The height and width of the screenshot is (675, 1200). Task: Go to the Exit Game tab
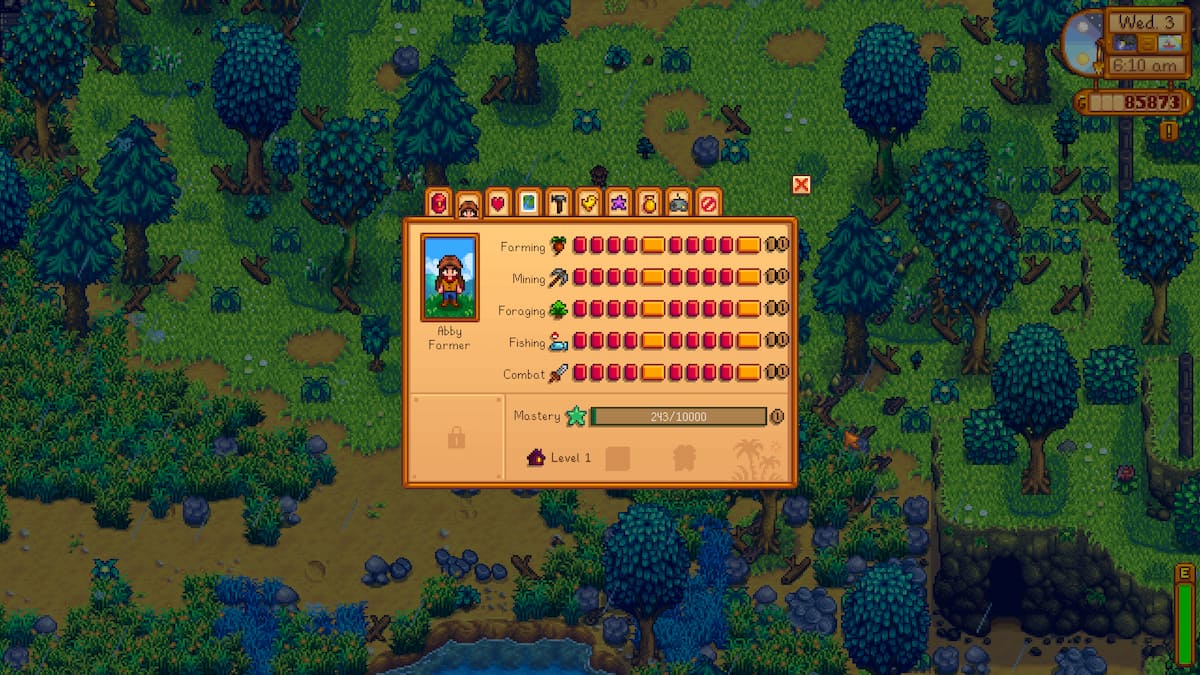[x=708, y=203]
